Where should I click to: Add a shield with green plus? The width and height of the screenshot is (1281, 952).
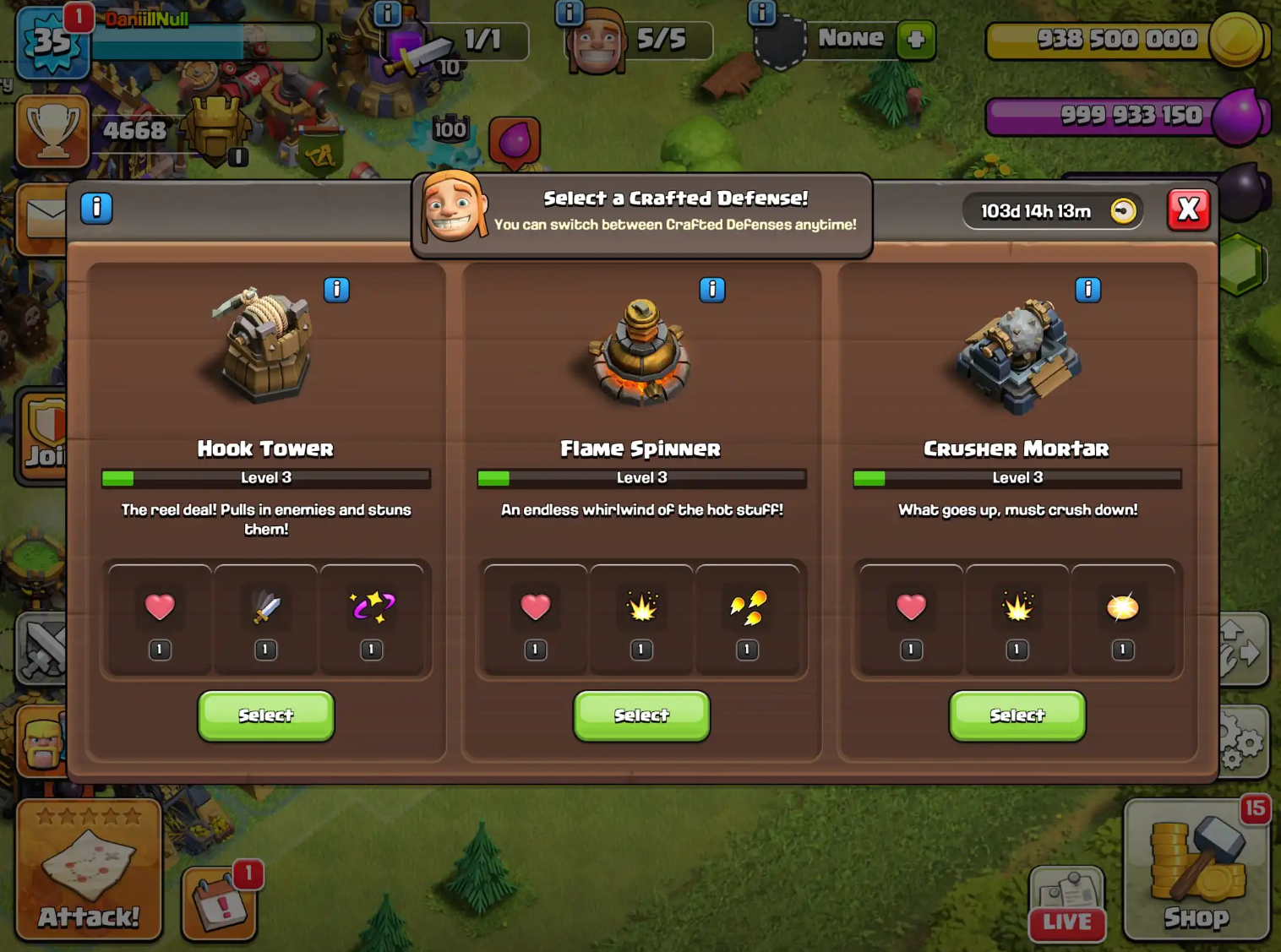pyautogui.click(x=916, y=39)
